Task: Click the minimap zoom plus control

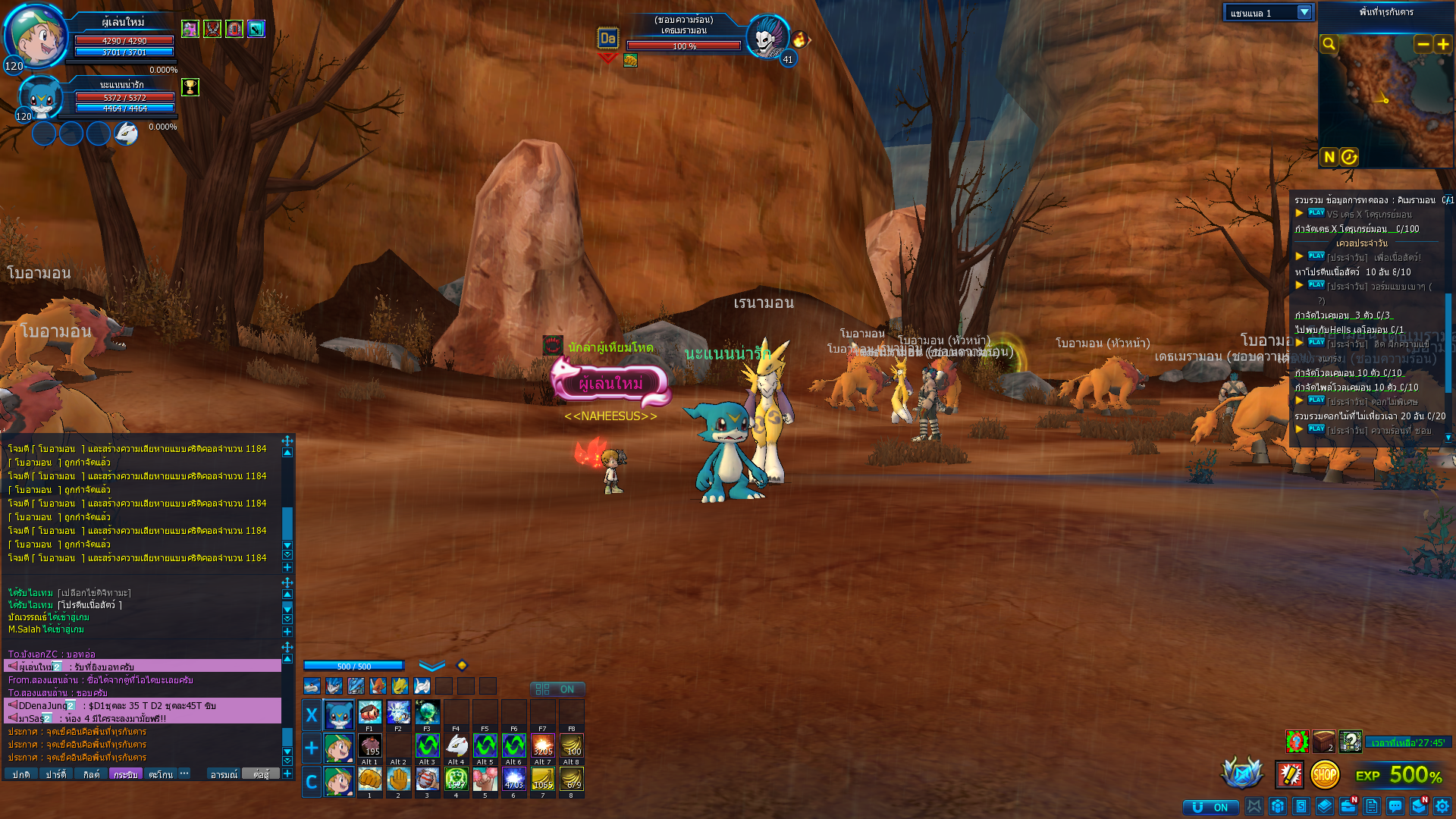Action: 1442,44
